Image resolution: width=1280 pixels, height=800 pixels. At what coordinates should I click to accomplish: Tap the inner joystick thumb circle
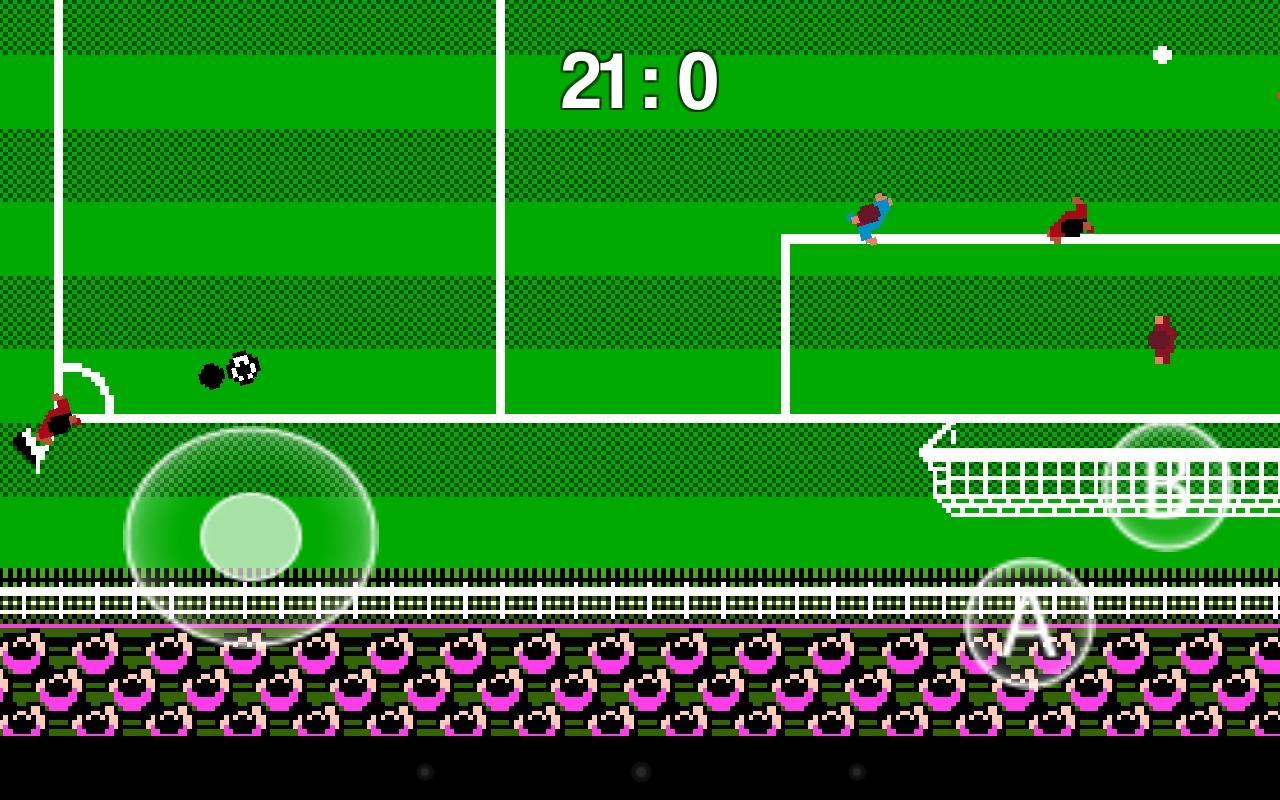pyautogui.click(x=252, y=537)
